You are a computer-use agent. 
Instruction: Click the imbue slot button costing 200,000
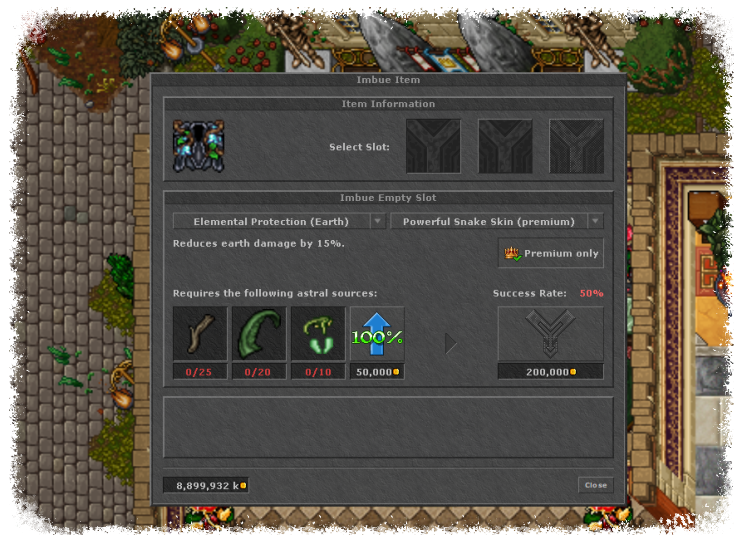[x=550, y=334]
